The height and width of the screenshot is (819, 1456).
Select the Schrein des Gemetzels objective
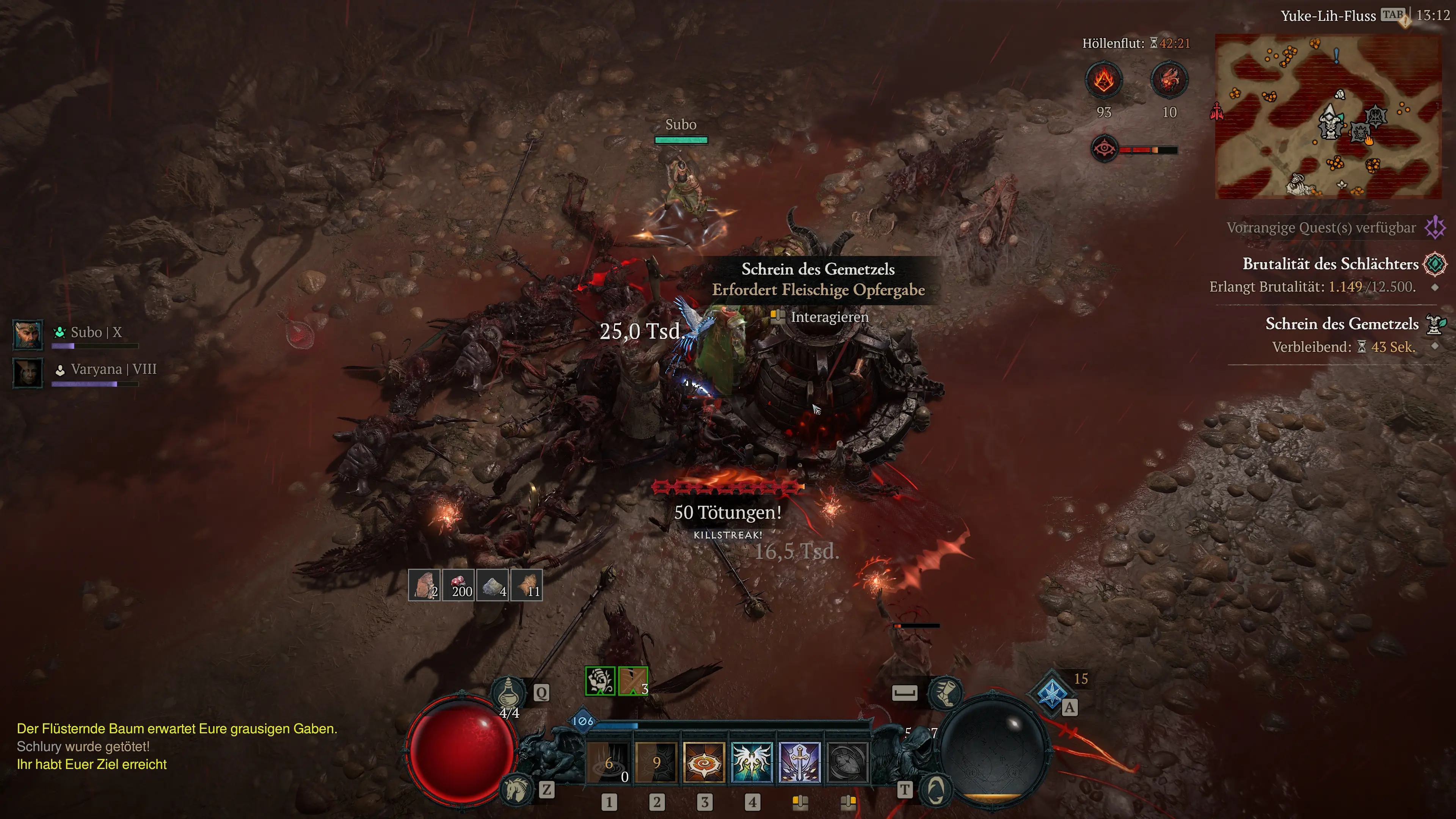click(x=1341, y=324)
